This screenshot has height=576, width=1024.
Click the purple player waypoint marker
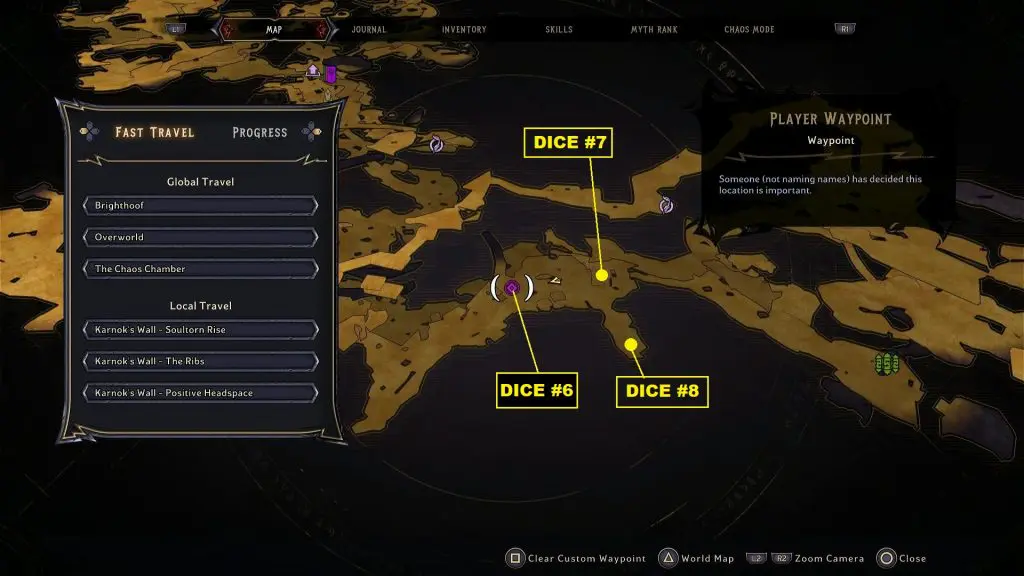[512, 288]
